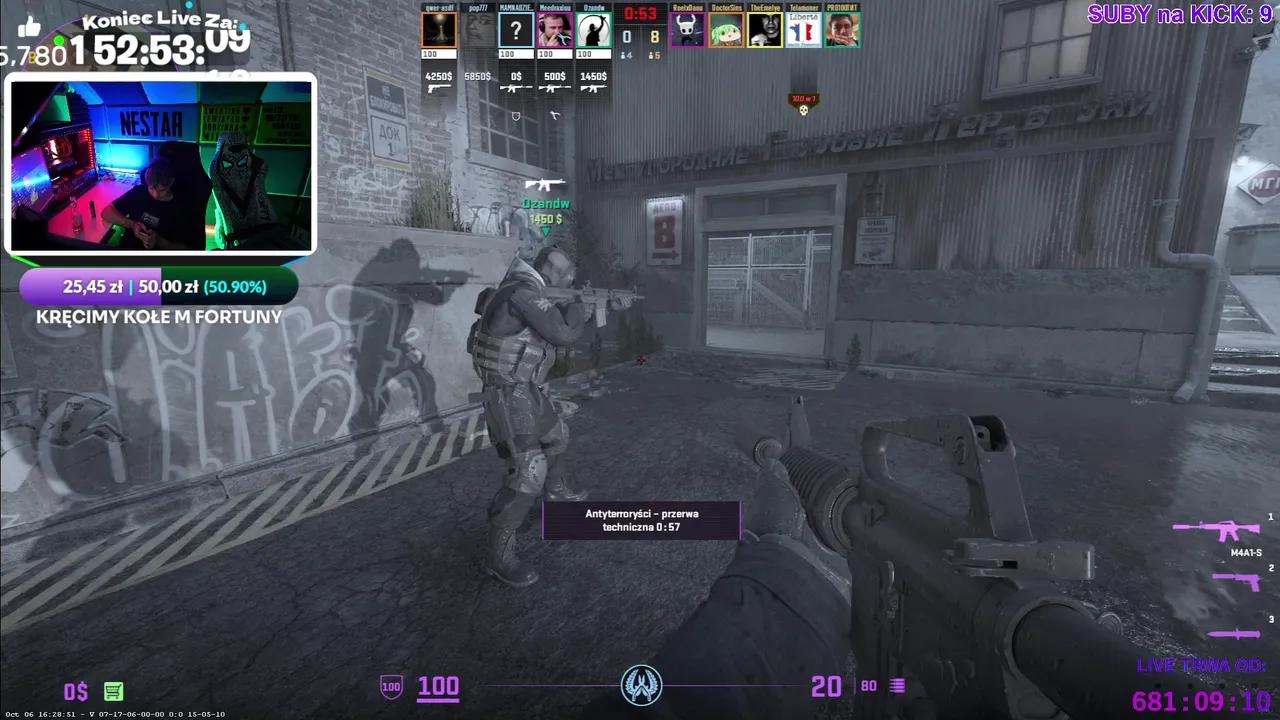Click the thumbs-up icon near the stream counter
Image resolution: width=1280 pixels, height=720 pixels.
[28, 25]
